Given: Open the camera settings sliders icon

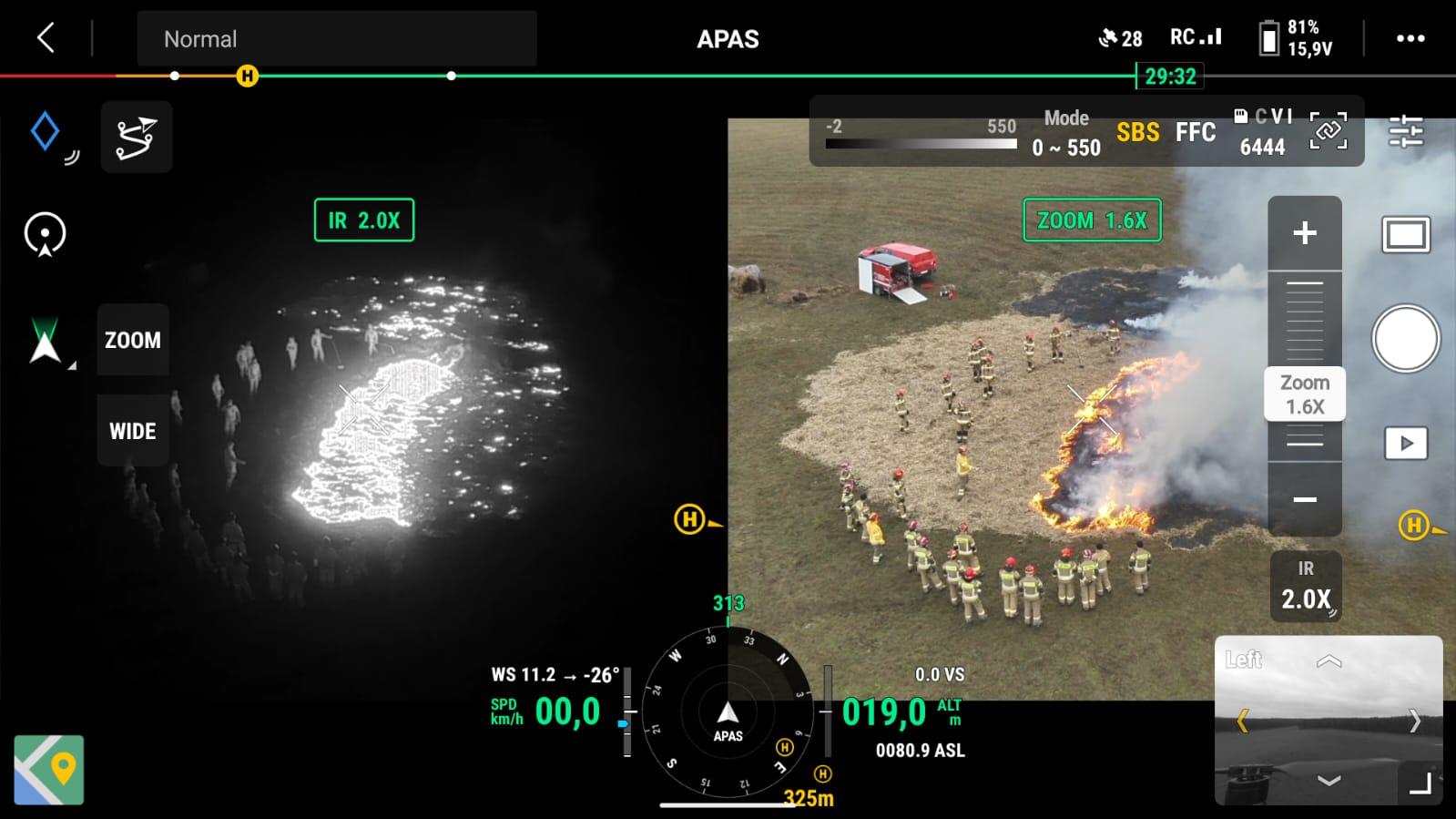Looking at the screenshot, I should [x=1405, y=132].
